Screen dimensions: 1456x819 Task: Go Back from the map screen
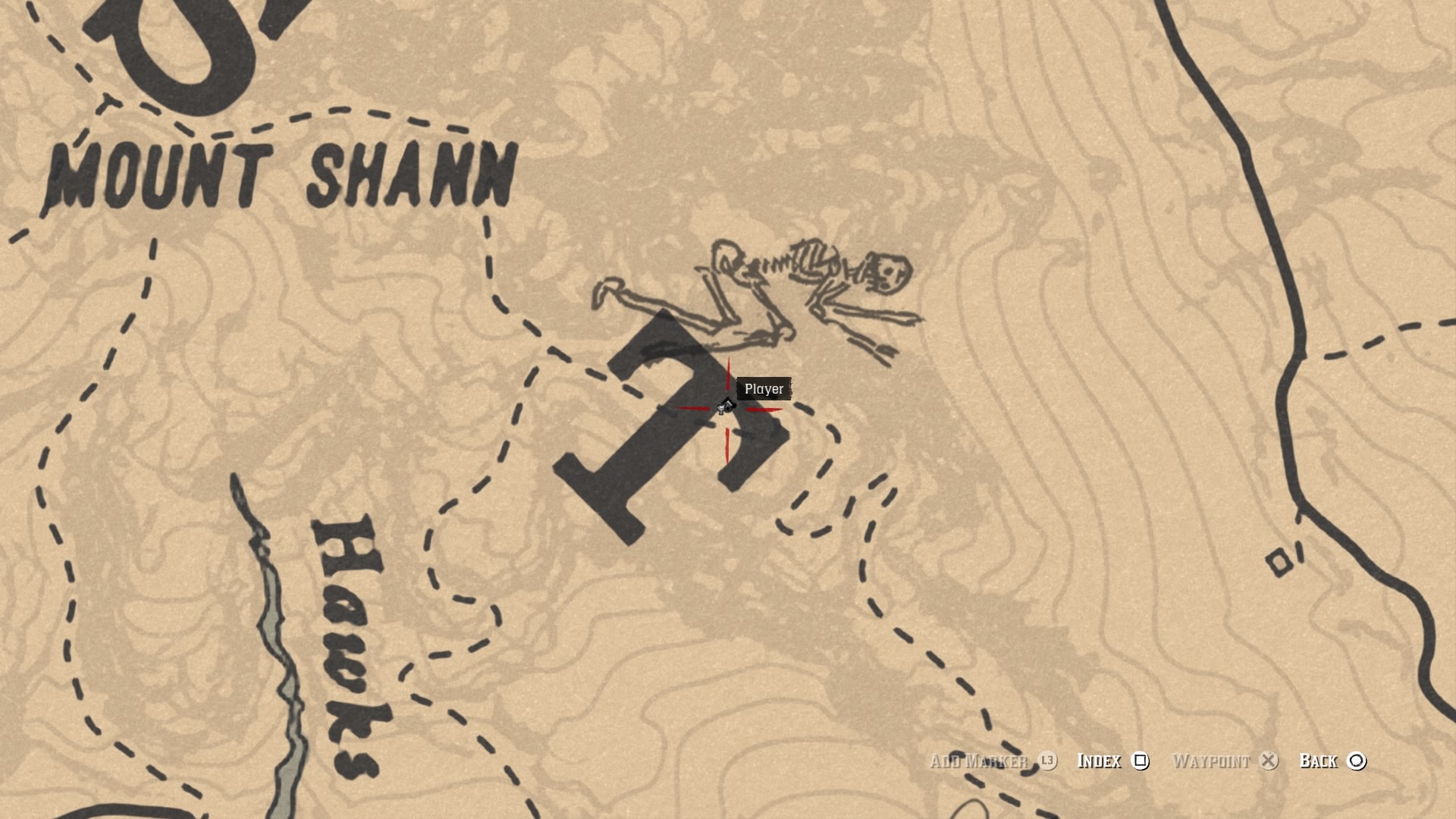[1332, 761]
